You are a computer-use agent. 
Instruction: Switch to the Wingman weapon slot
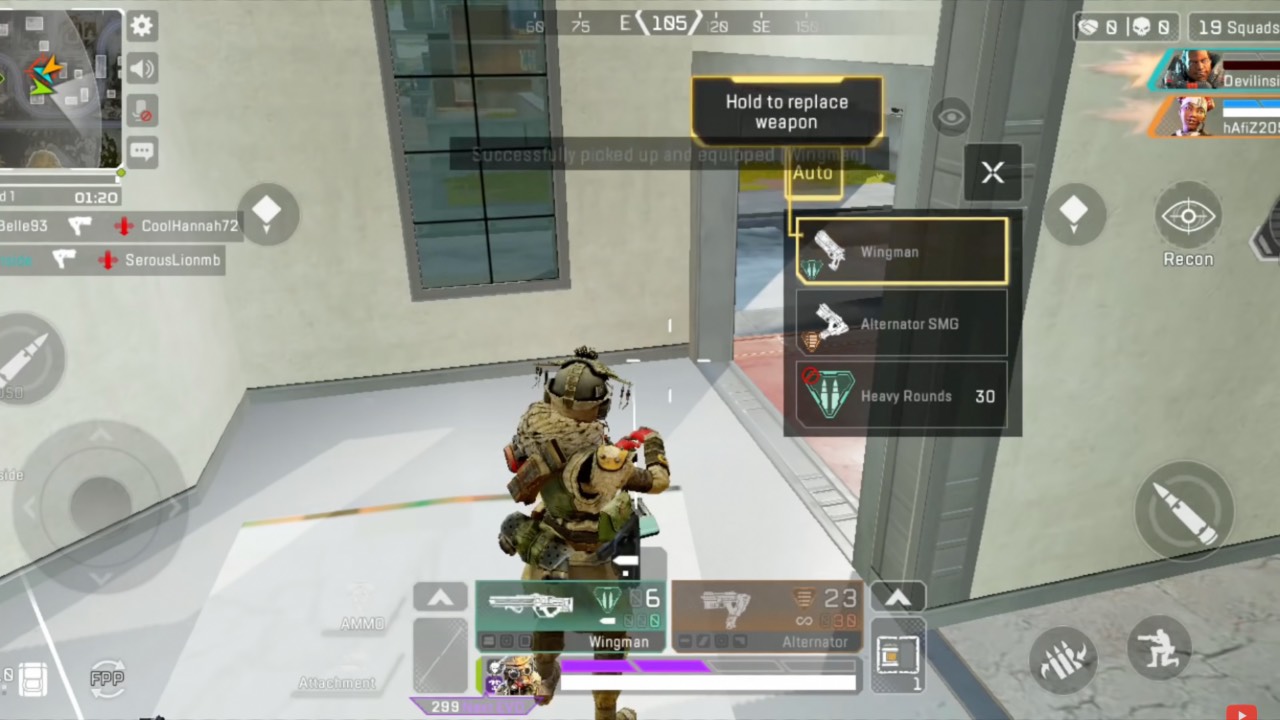click(x=569, y=614)
